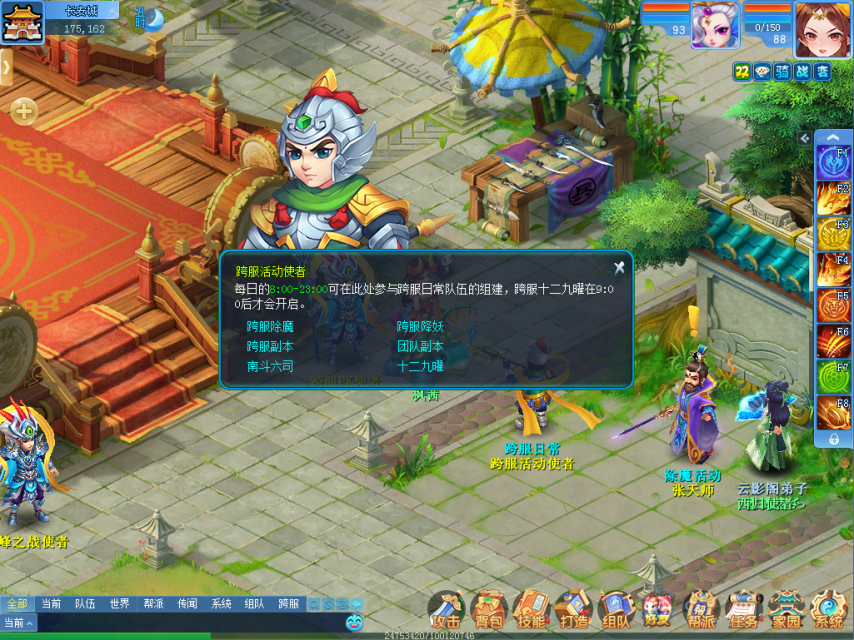Viewport: 854px width, 640px height.
Task: Select the 跨服降妖 option
Action: tap(420, 326)
